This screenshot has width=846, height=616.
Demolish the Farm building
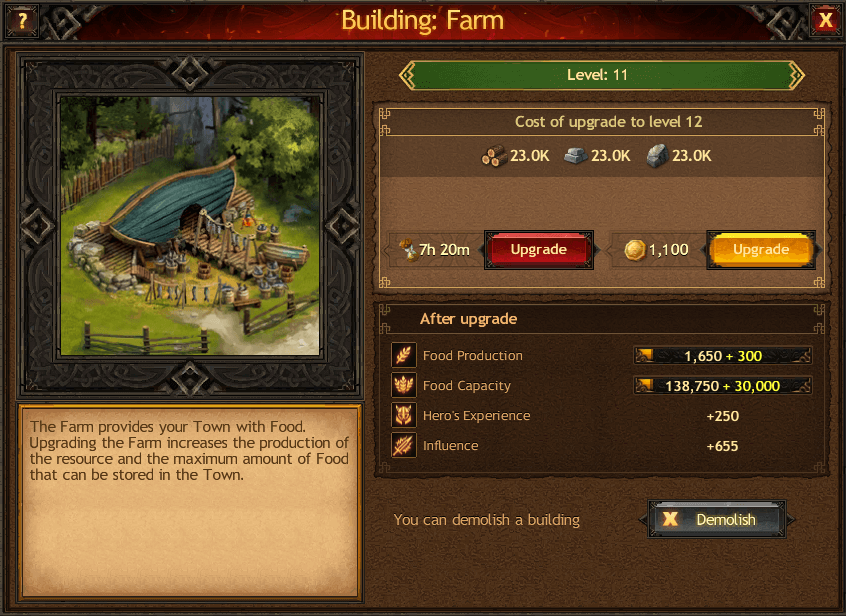pos(716,520)
